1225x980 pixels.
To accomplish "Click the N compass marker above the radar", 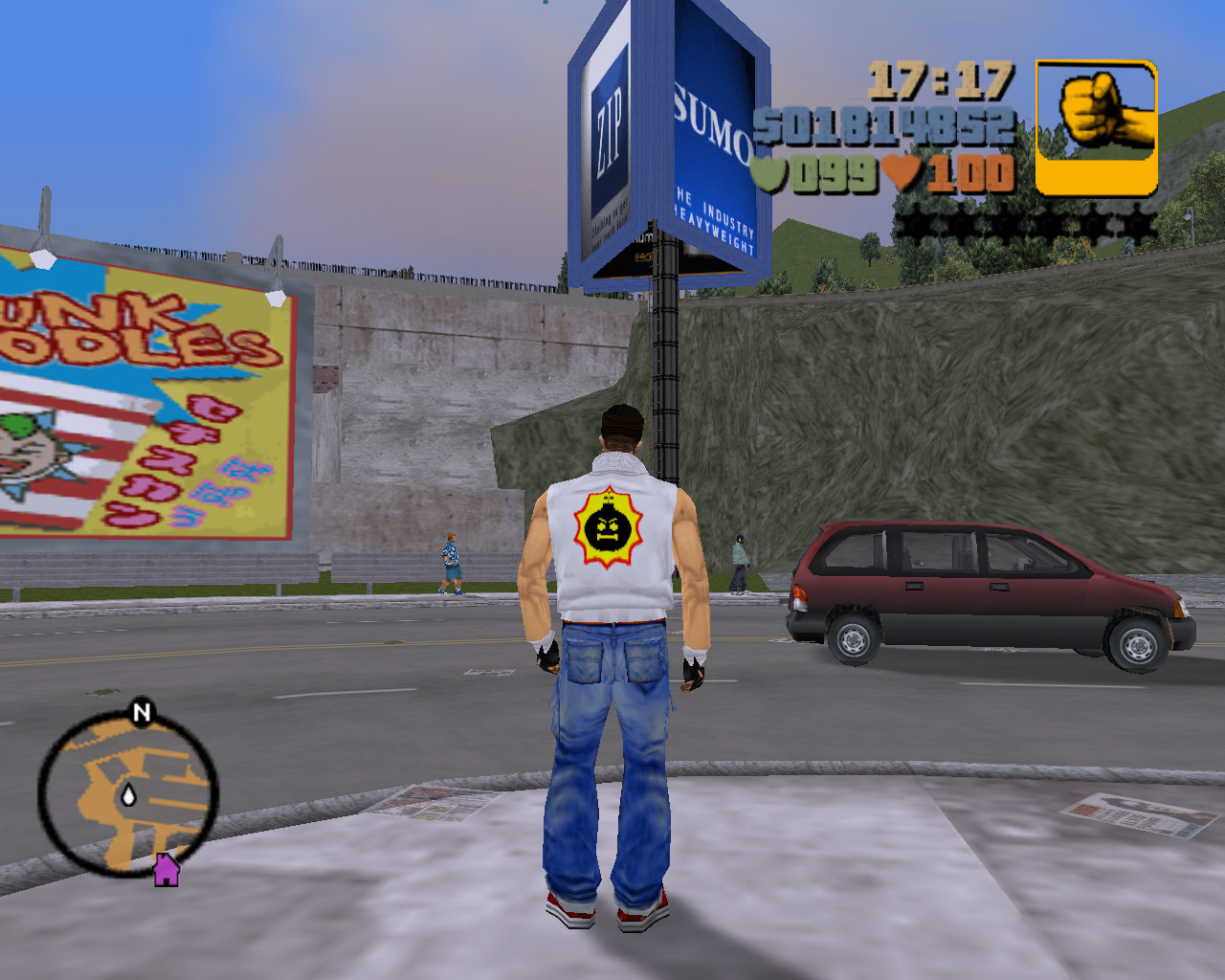I will (x=140, y=713).
